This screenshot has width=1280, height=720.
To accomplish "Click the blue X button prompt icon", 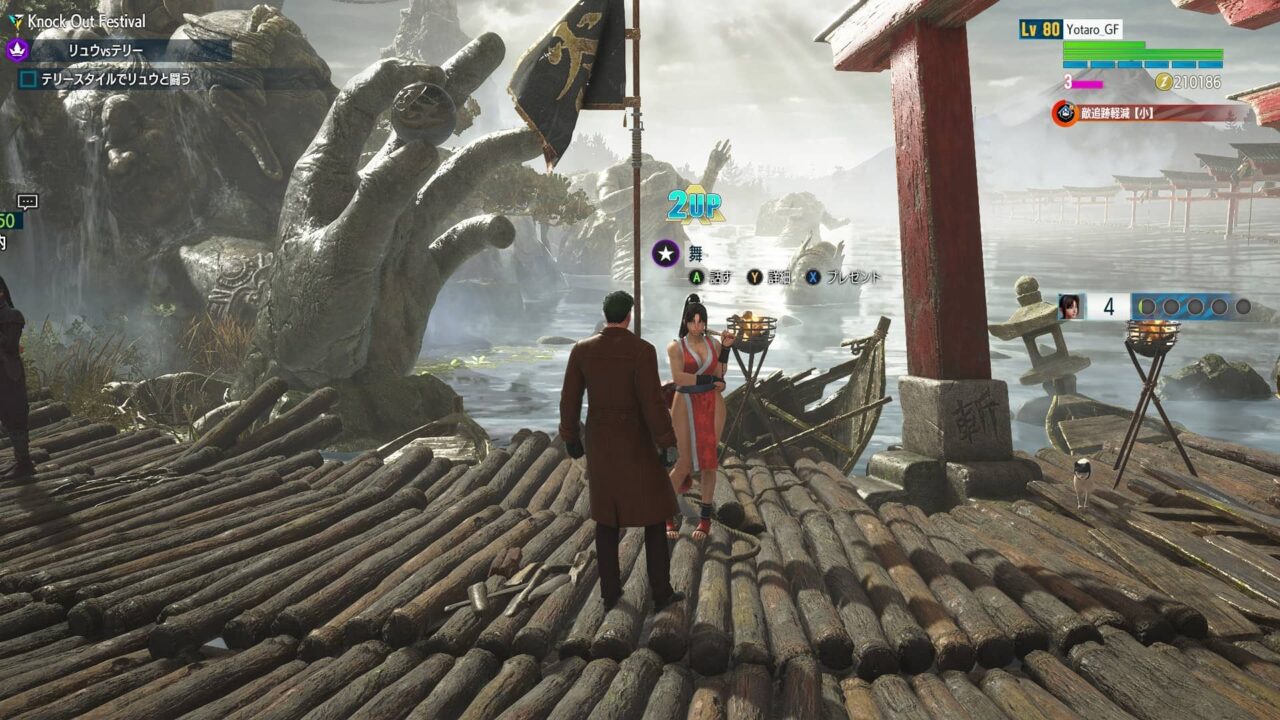I will coord(813,277).
